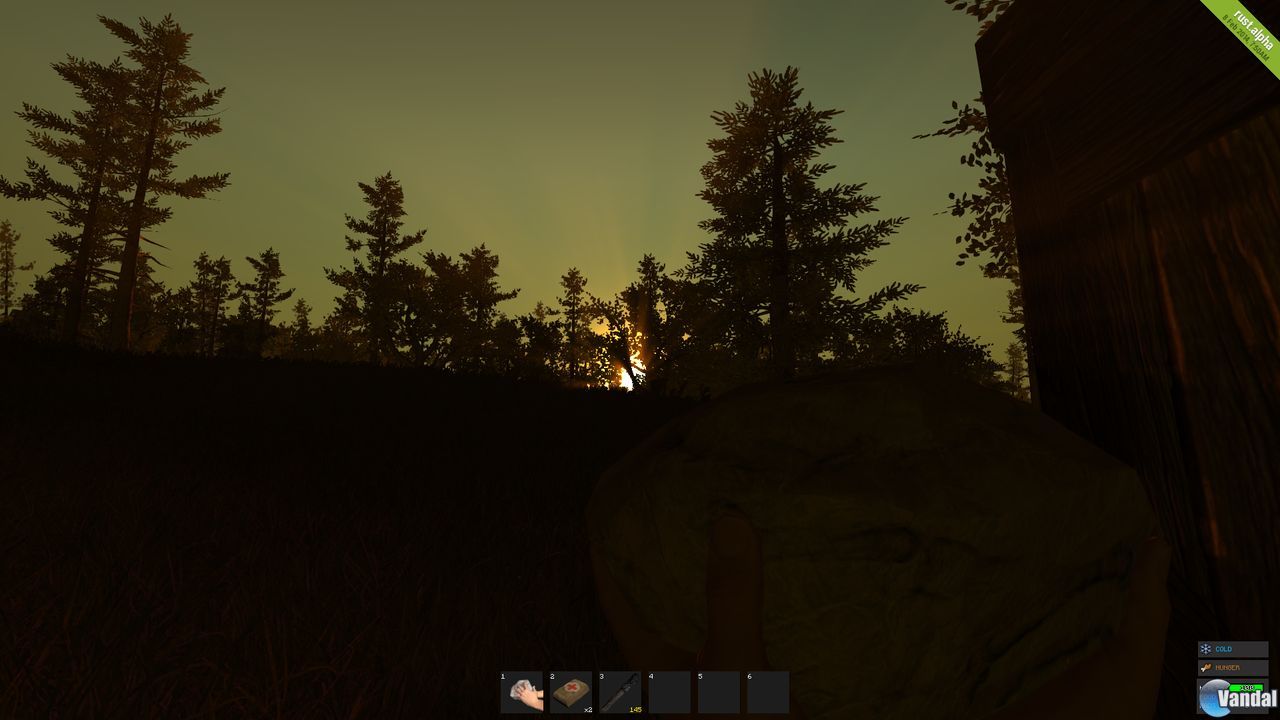Click the snowflake icon on the COLD indicator
This screenshot has height=720, width=1280.
click(x=1206, y=649)
